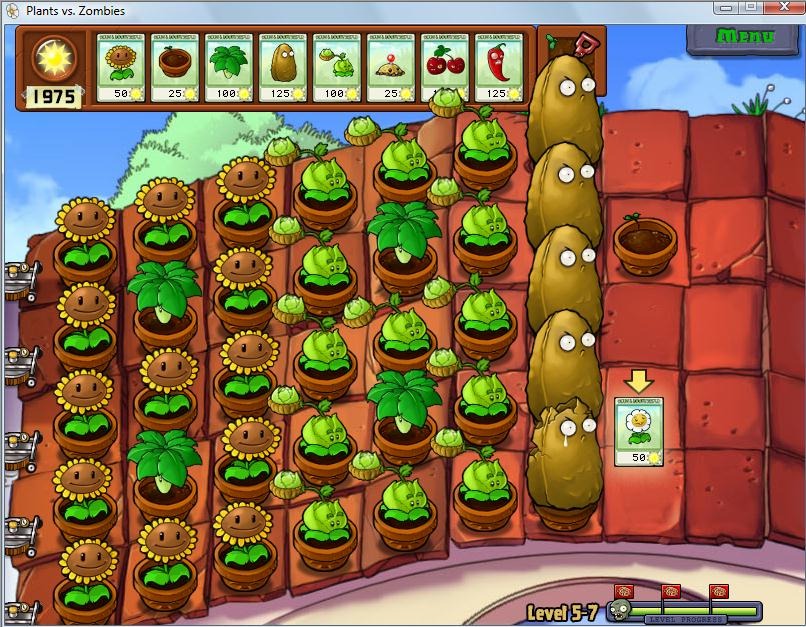Pick the Umbrella Leaf seed packet

click(230, 67)
